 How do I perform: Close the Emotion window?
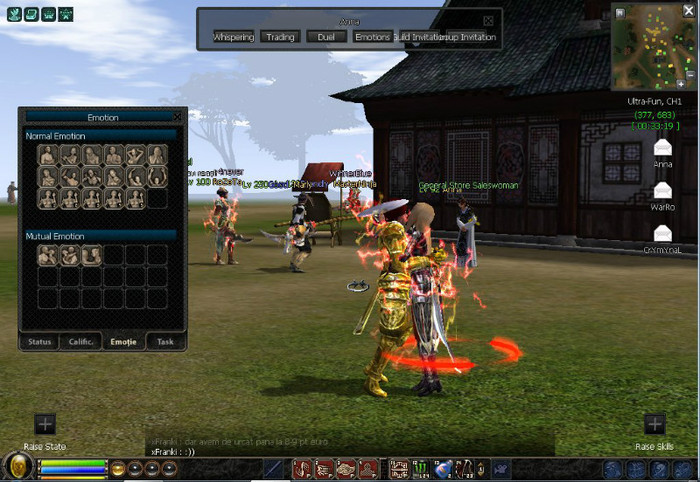[177, 117]
